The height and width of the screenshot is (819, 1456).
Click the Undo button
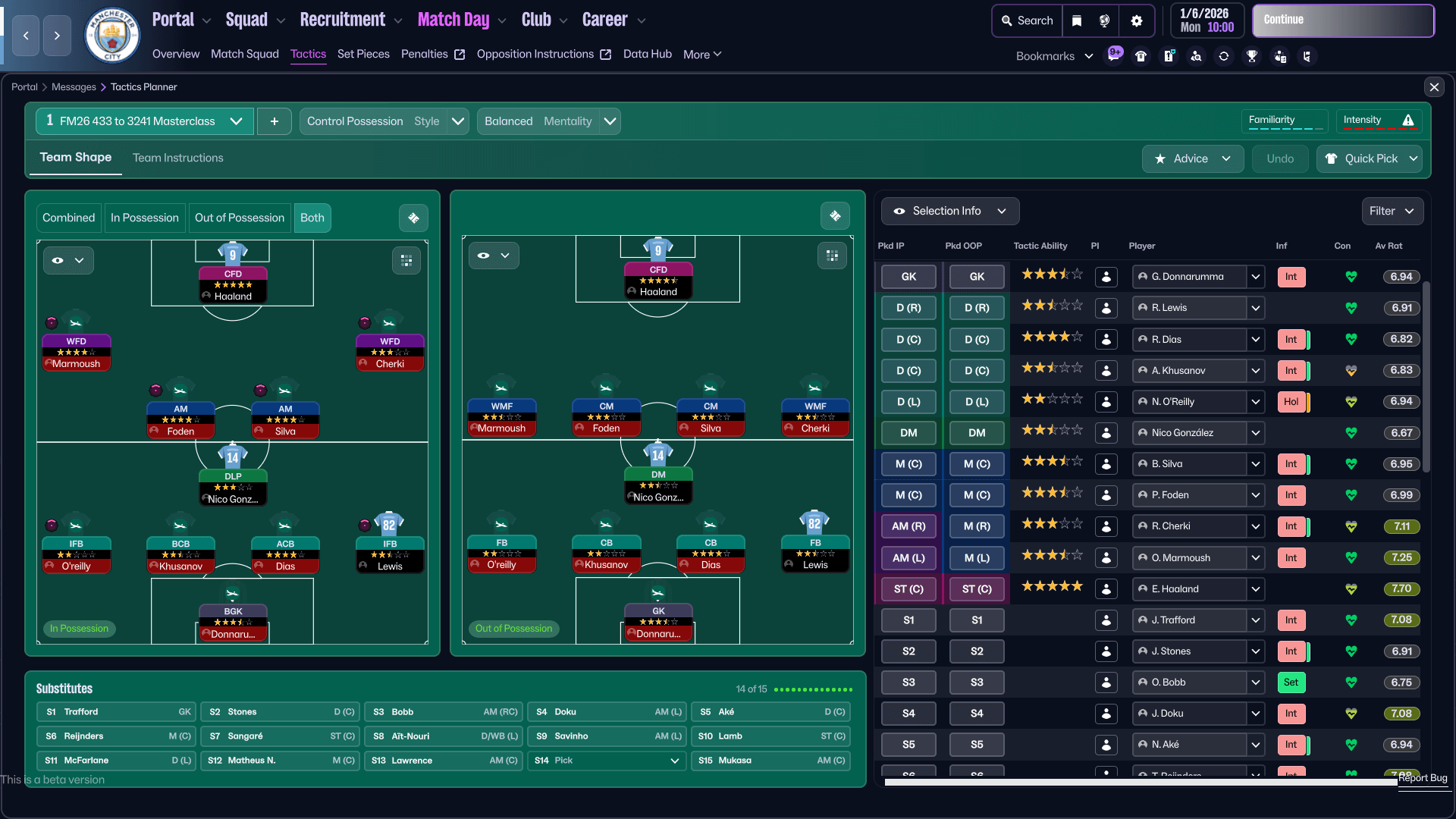click(1279, 158)
